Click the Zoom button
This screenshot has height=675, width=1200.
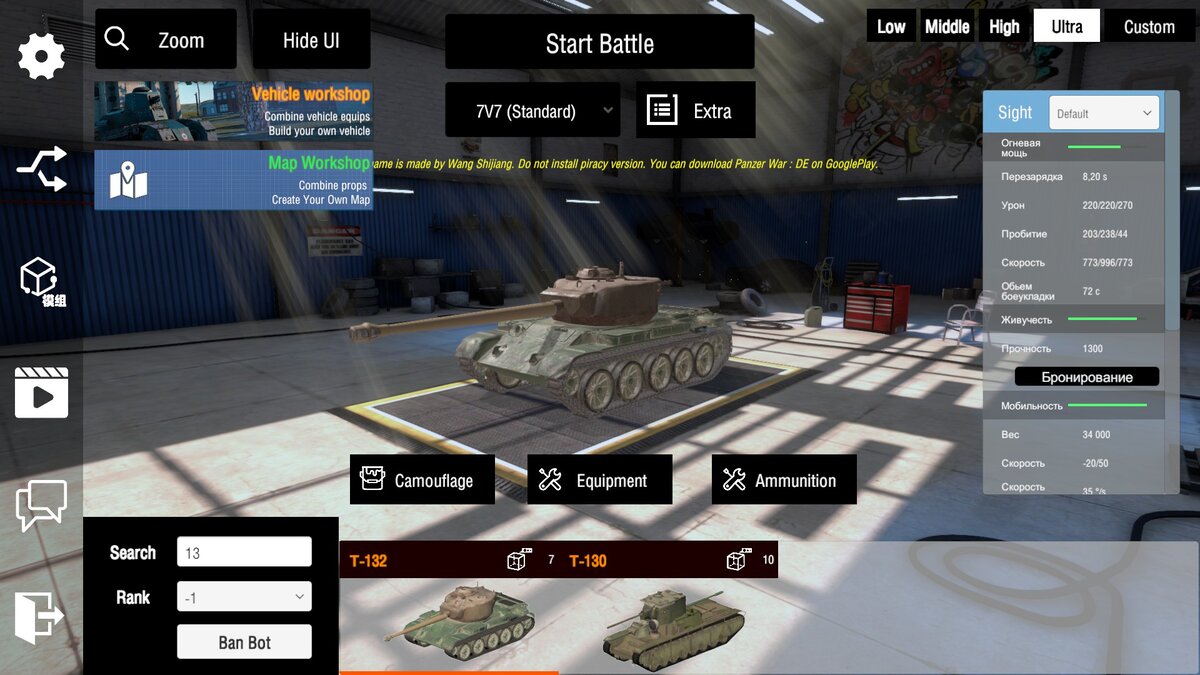(x=165, y=40)
